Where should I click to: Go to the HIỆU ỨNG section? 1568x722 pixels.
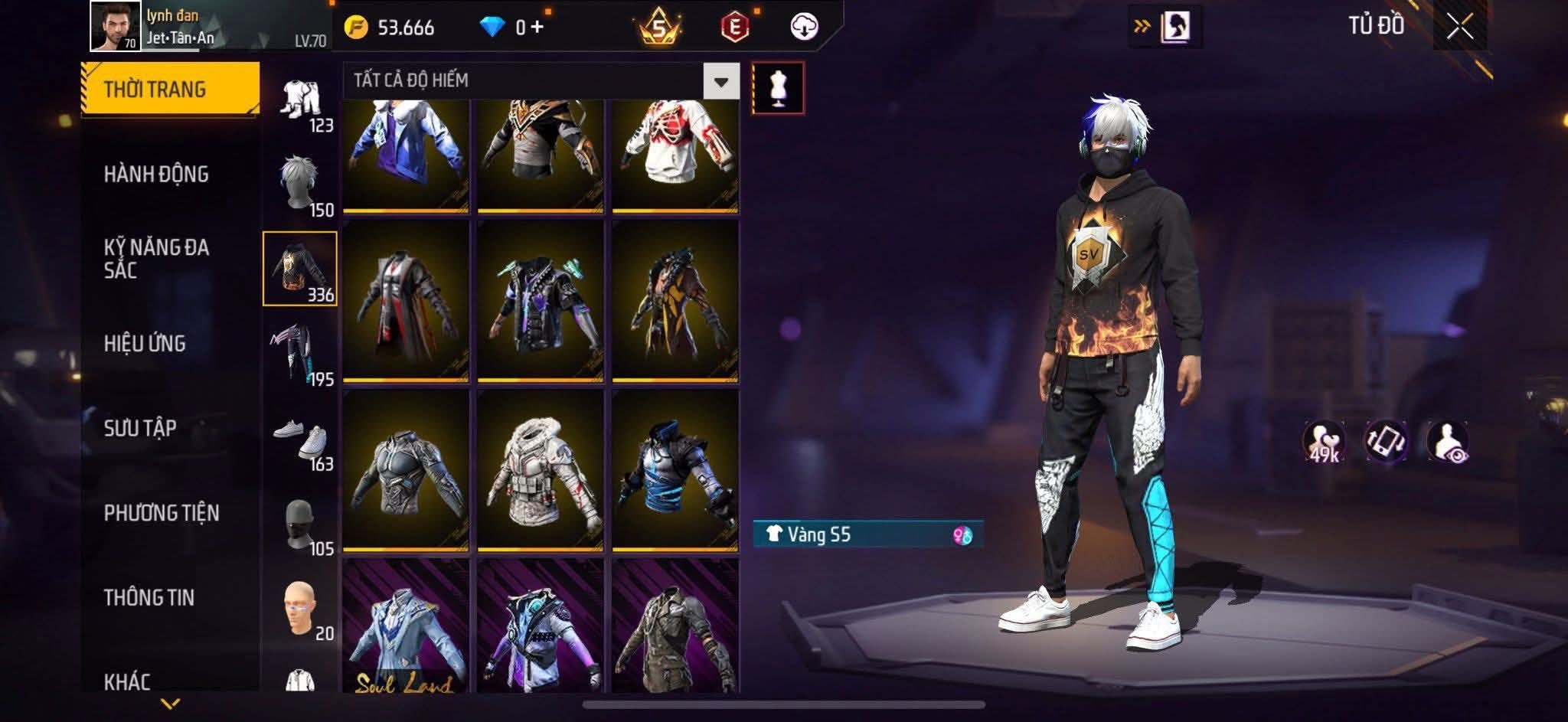click(145, 344)
